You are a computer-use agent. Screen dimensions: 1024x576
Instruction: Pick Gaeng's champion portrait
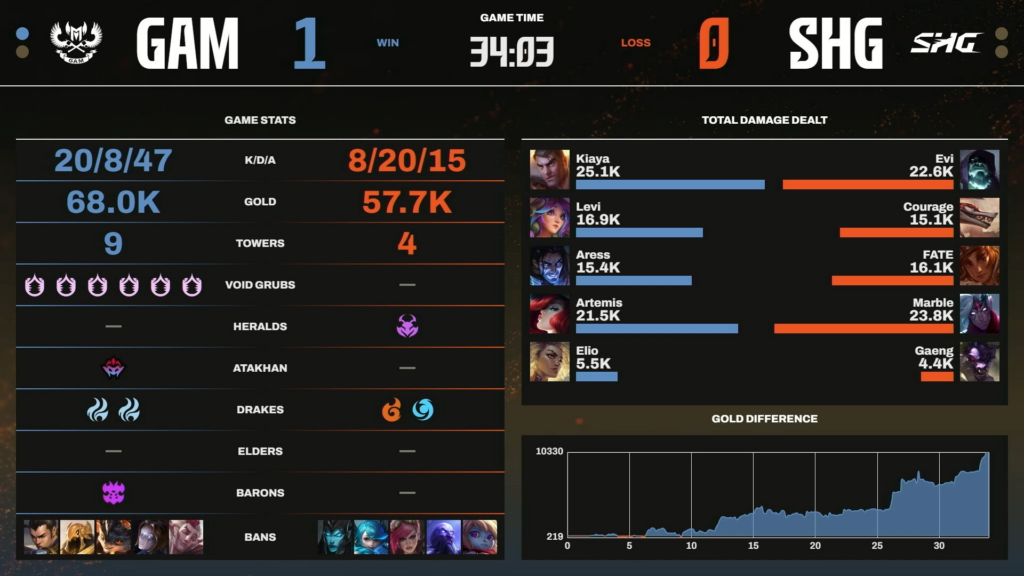pyautogui.click(x=979, y=362)
